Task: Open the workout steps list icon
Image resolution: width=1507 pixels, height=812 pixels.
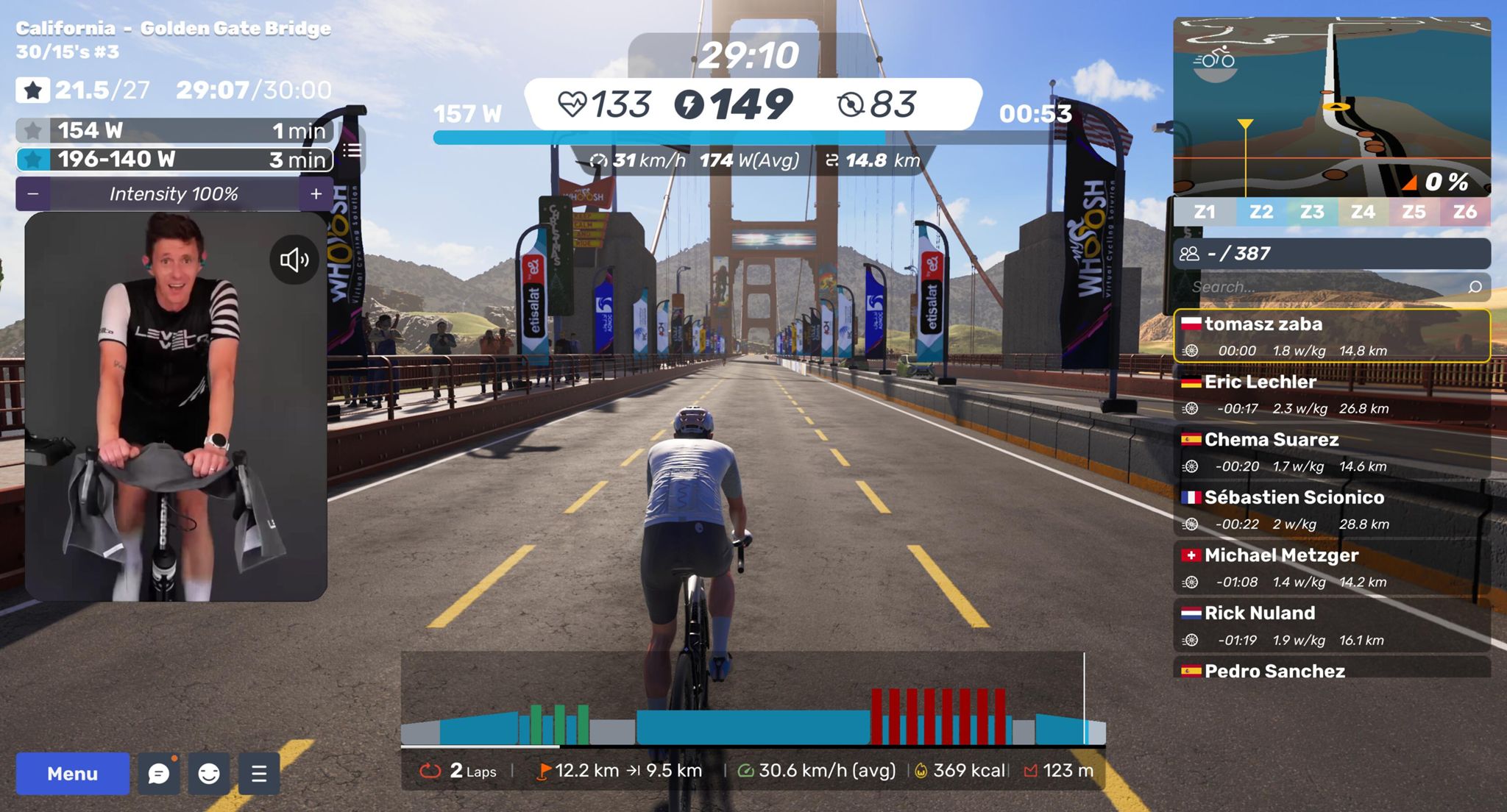Action: tap(352, 151)
